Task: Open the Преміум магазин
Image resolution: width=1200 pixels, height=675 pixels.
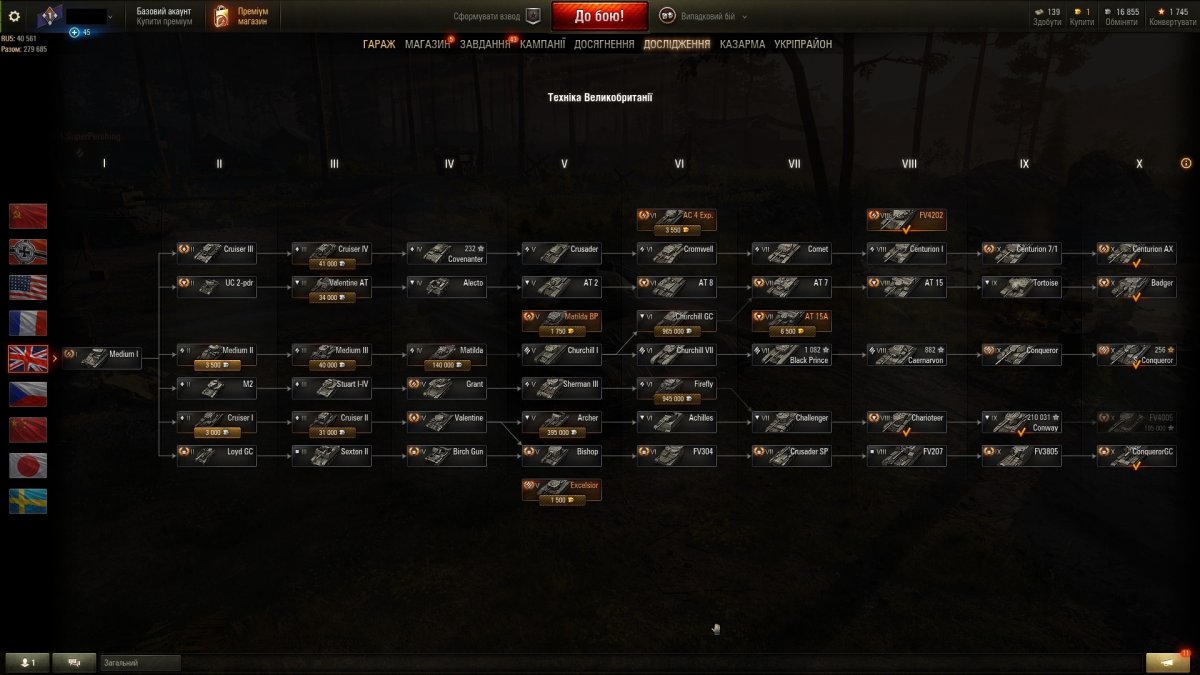Action: (243, 16)
